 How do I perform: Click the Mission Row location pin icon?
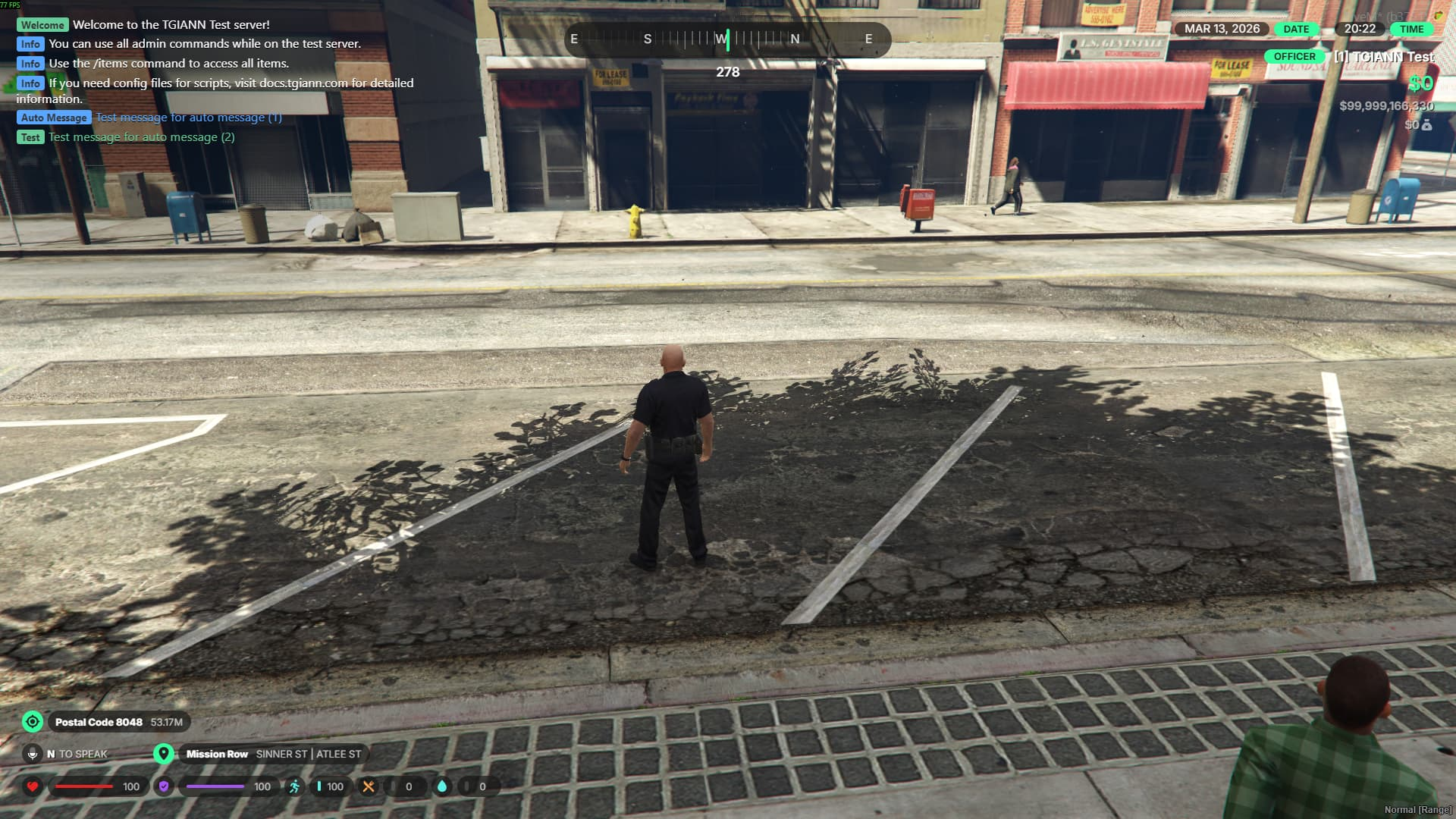pos(163,754)
